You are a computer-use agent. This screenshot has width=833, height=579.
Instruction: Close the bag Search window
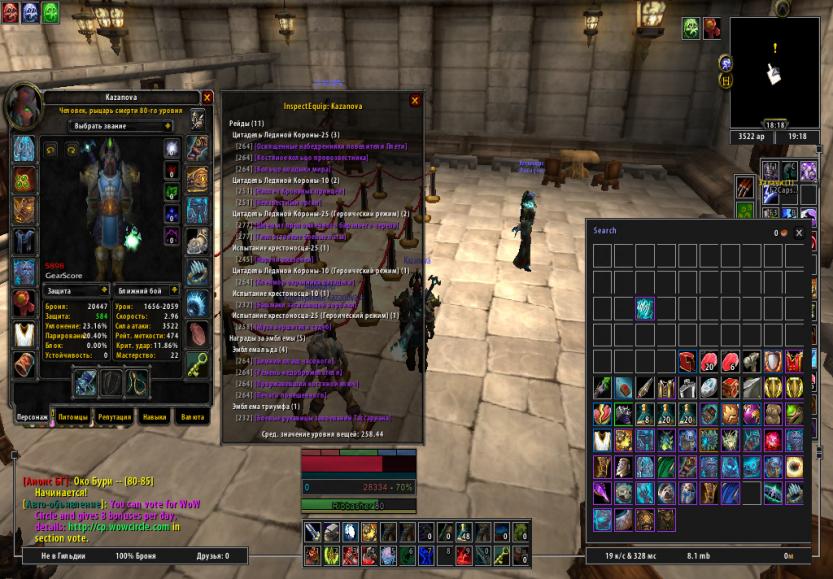(x=798, y=232)
